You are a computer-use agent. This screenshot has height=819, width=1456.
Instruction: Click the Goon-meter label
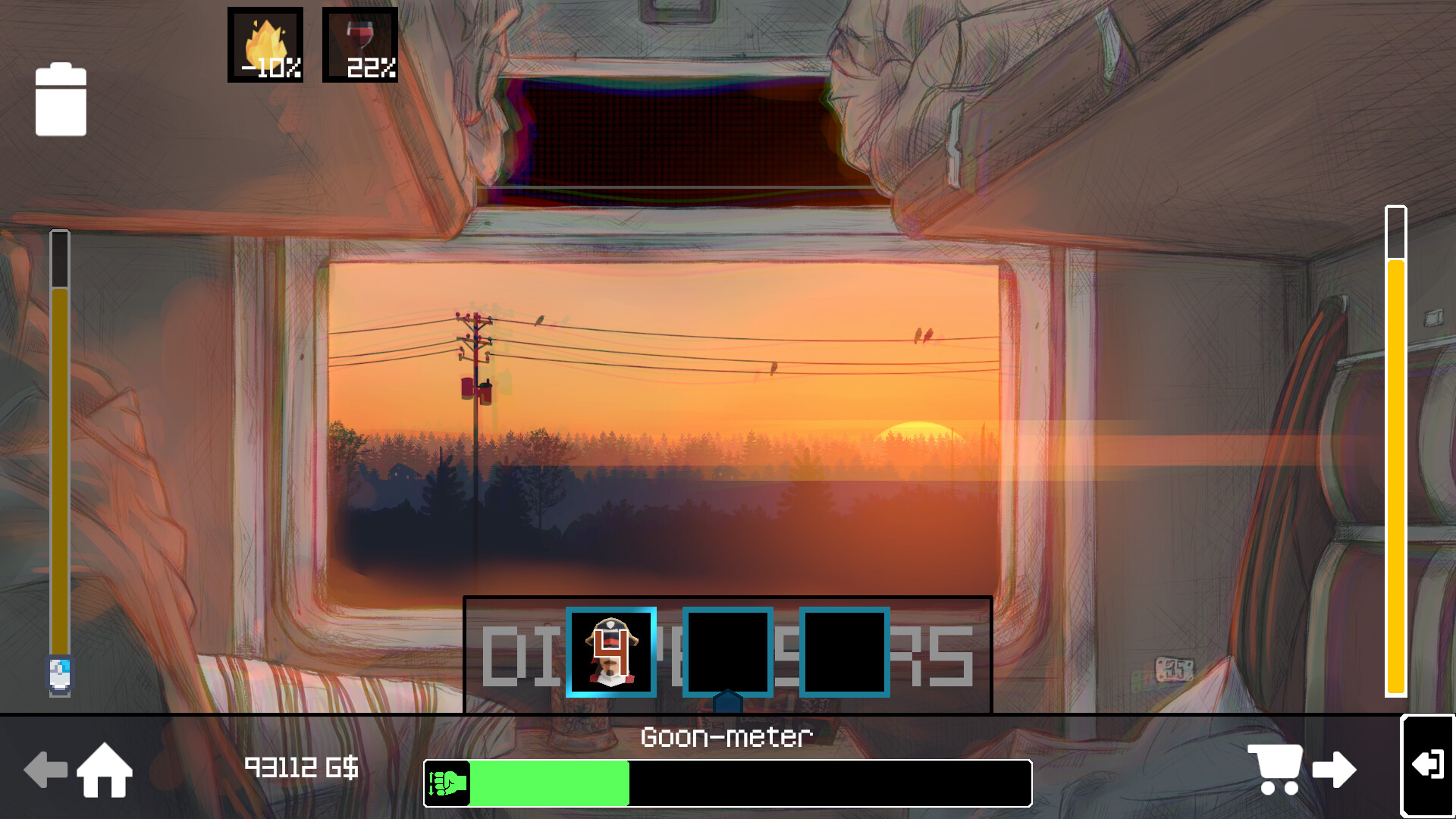pos(727,736)
